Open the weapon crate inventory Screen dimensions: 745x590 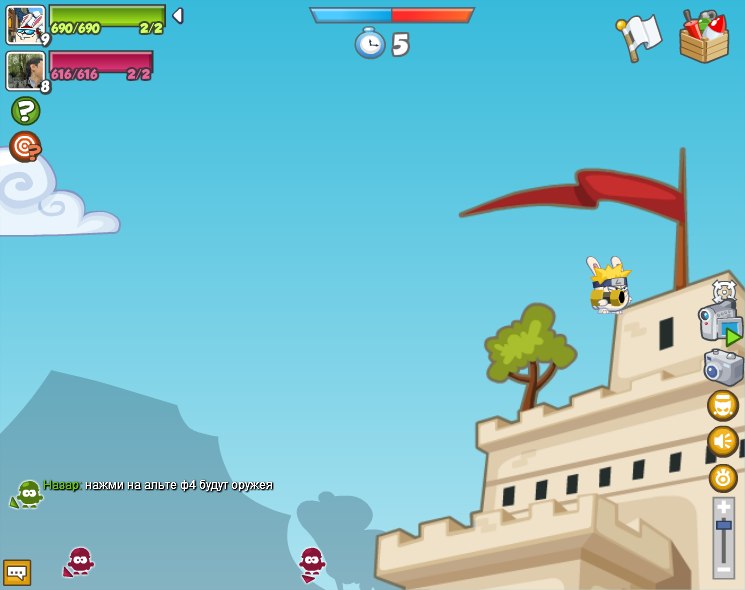tap(704, 38)
